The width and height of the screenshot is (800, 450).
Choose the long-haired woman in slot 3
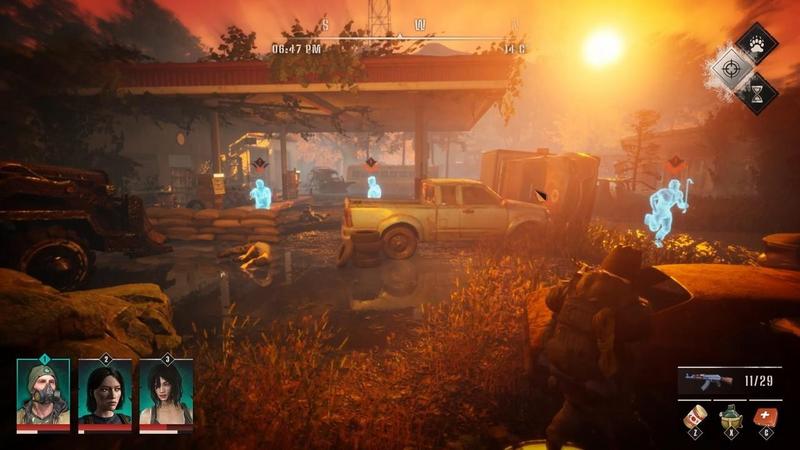click(x=166, y=393)
